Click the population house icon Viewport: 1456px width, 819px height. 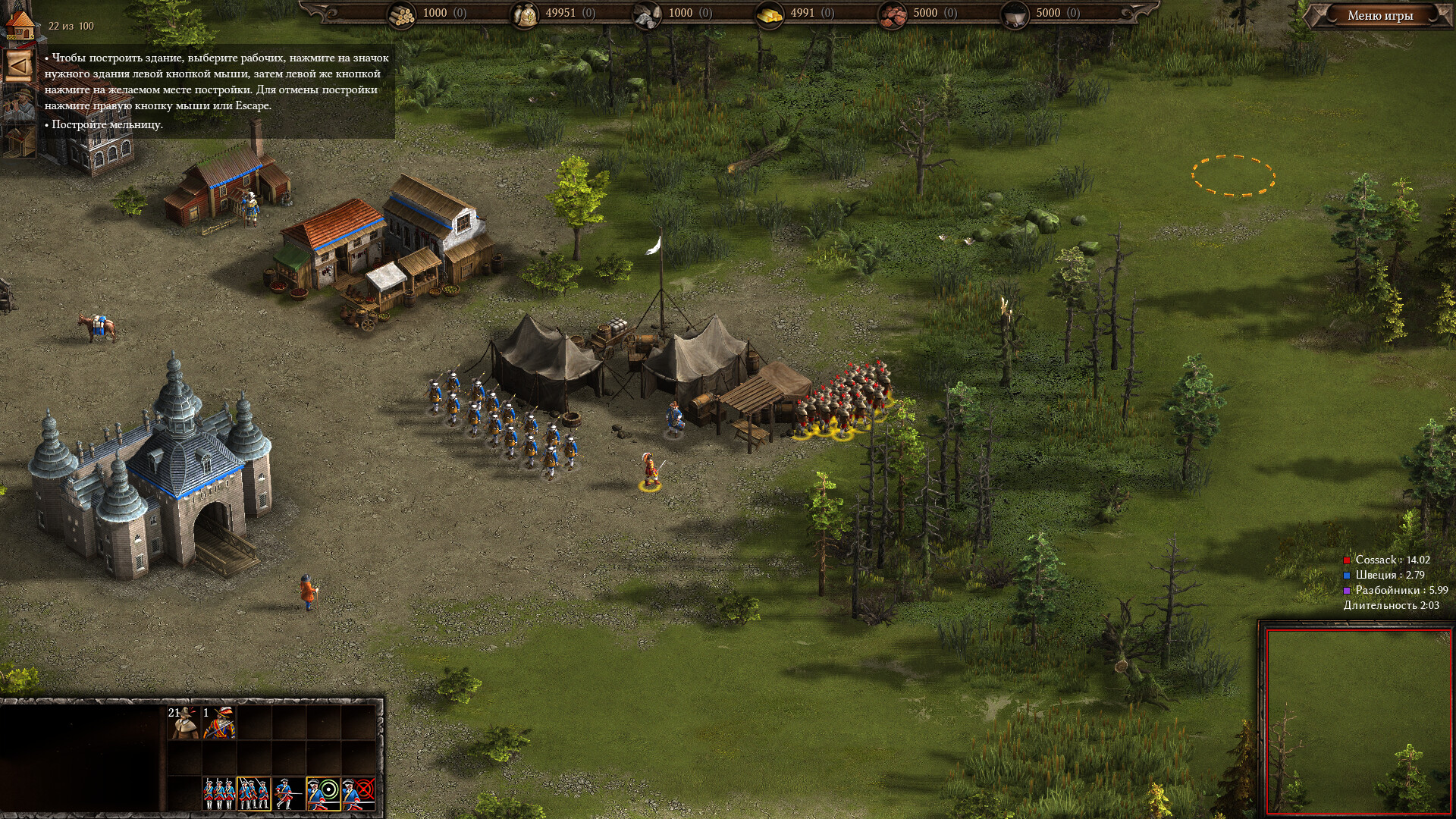[20, 24]
